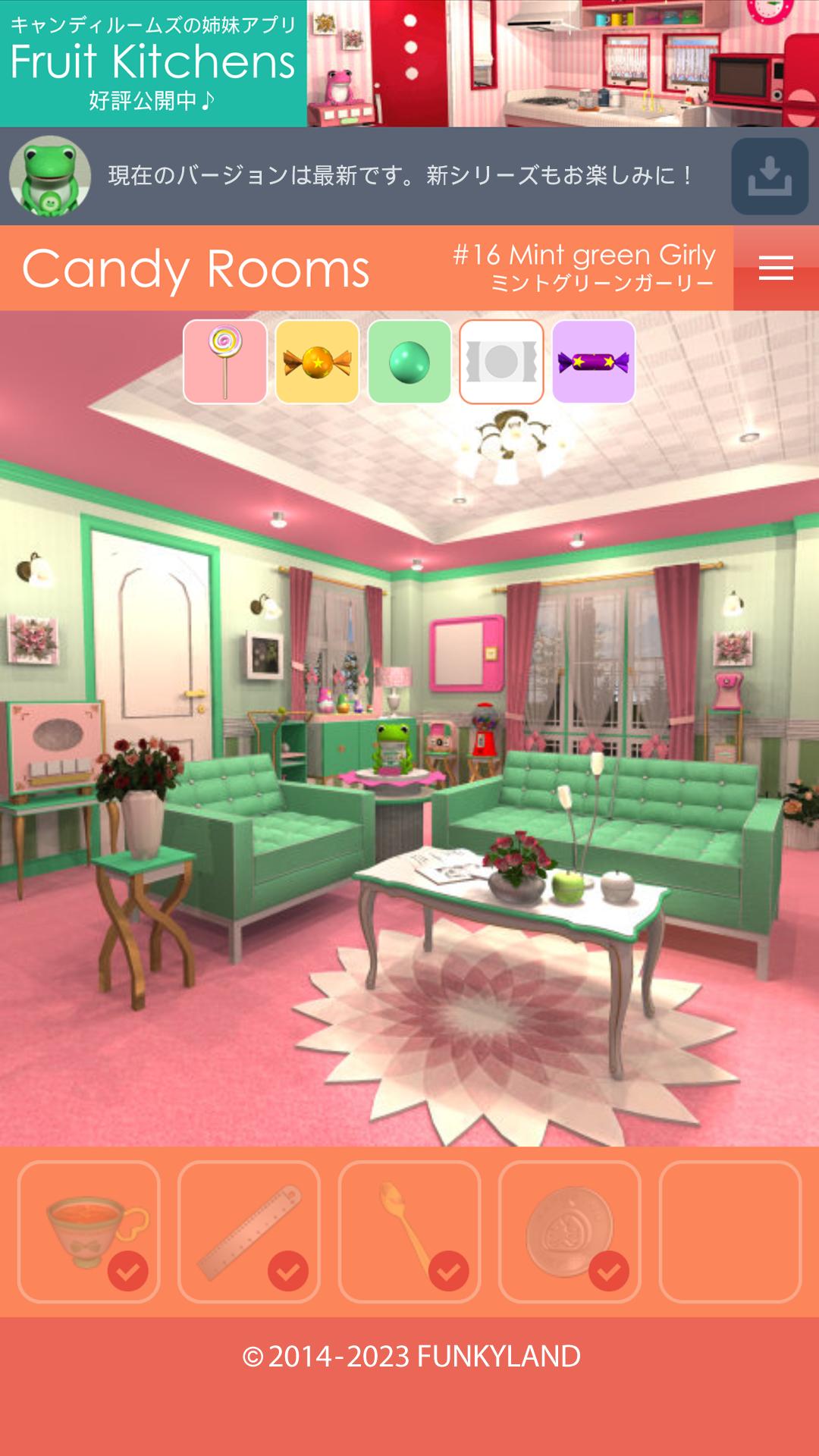
Task: Select the swirl lollipop candy icon
Action: (x=225, y=362)
